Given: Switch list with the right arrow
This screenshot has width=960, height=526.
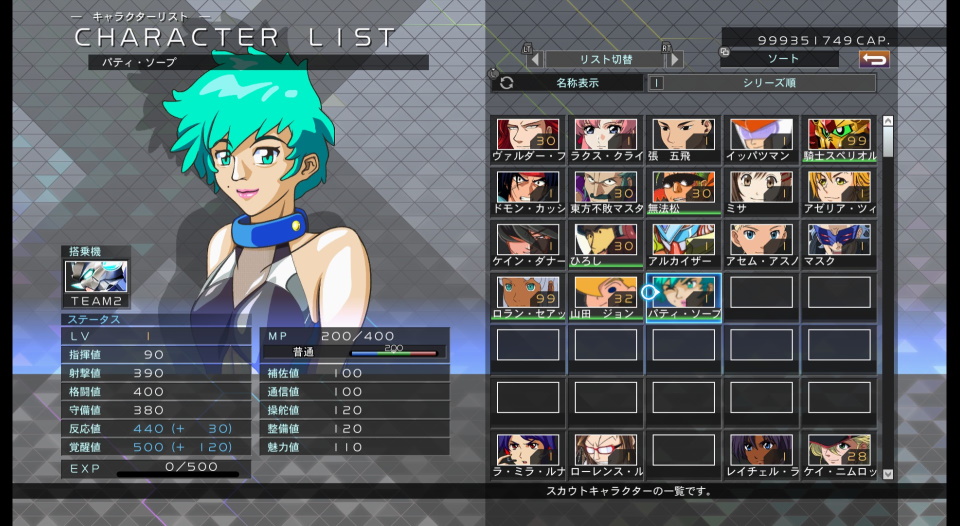Looking at the screenshot, I should click(x=676, y=60).
